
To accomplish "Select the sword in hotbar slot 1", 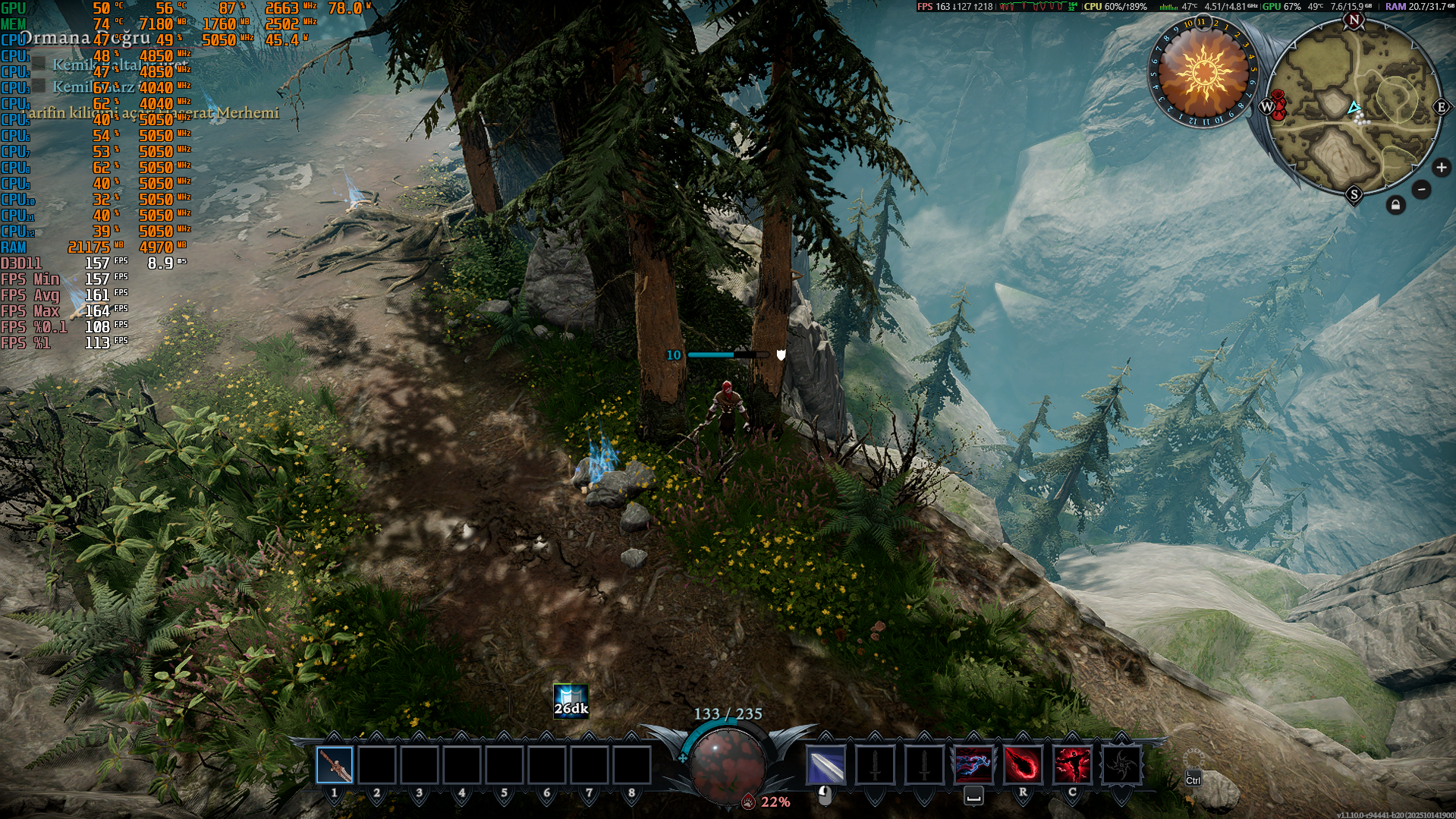I will [335, 765].
